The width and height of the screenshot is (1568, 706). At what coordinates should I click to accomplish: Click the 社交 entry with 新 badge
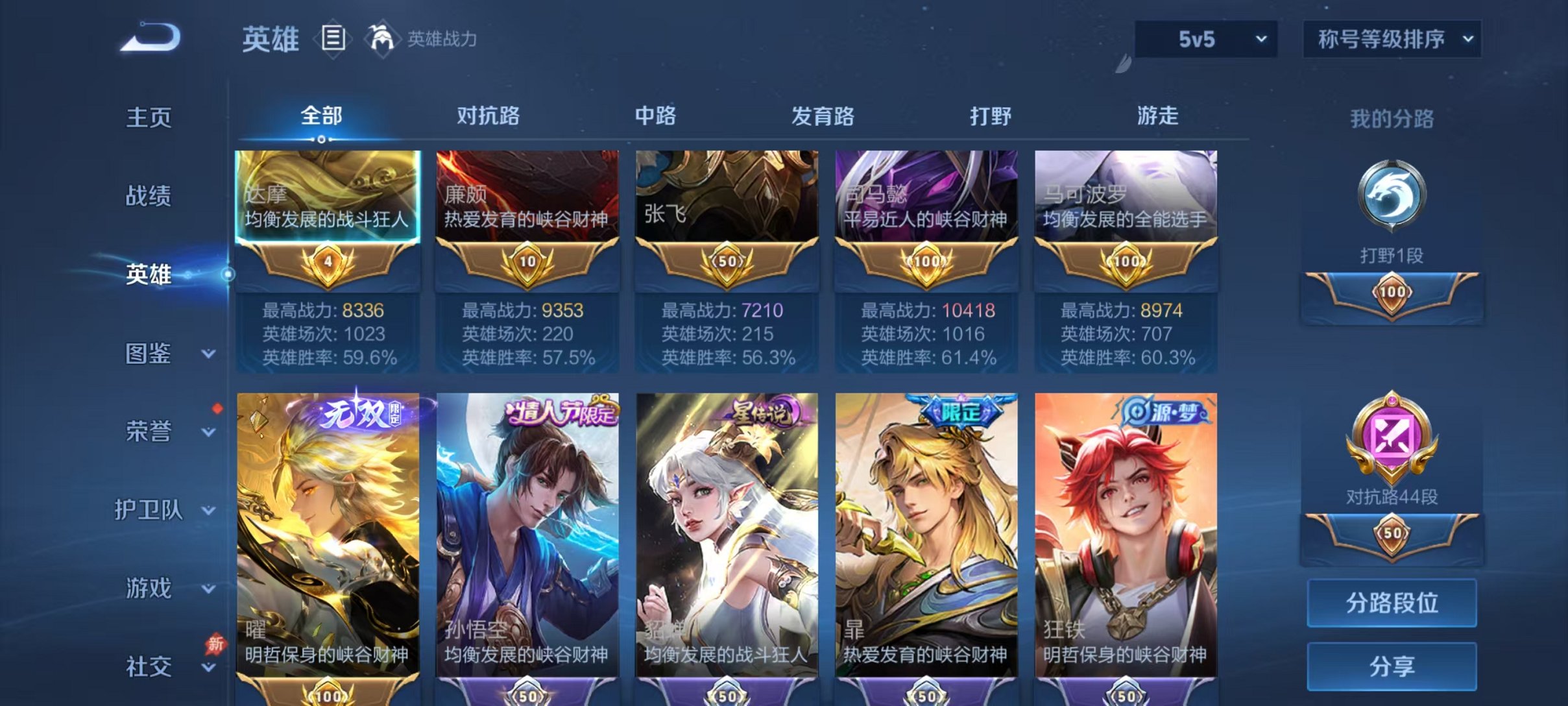[x=148, y=667]
